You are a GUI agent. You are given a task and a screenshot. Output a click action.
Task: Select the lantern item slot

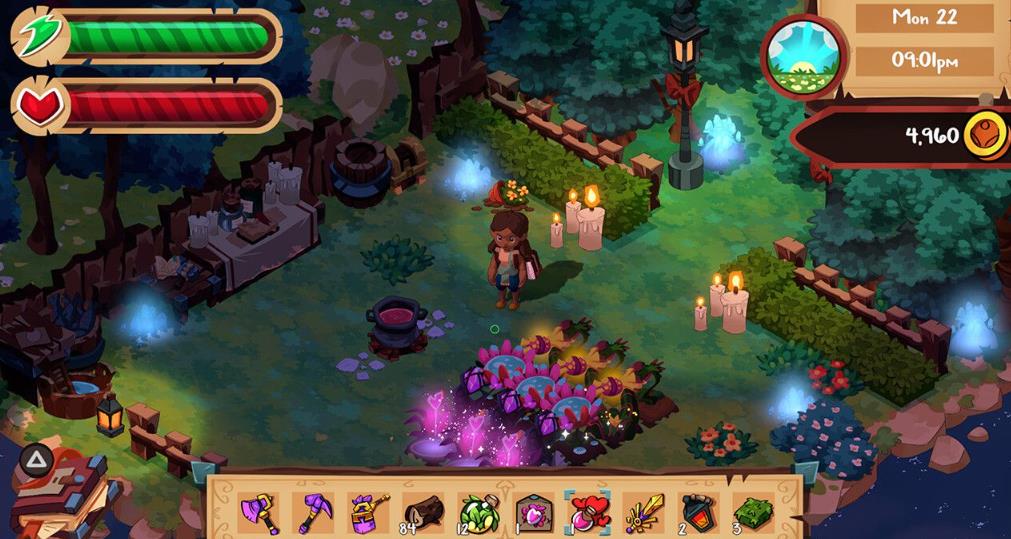698,512
